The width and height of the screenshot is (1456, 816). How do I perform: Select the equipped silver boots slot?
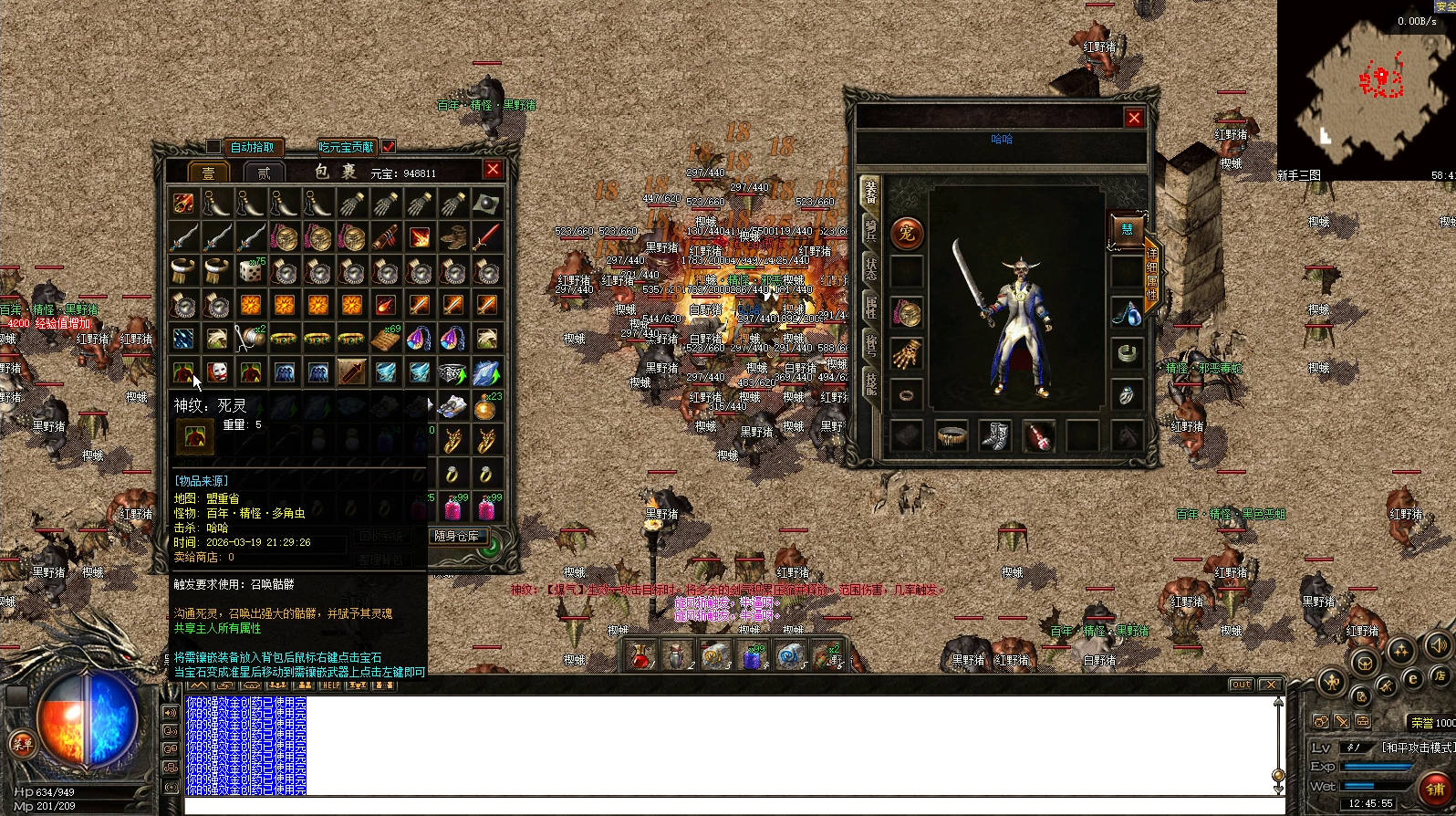click(994, 435)
